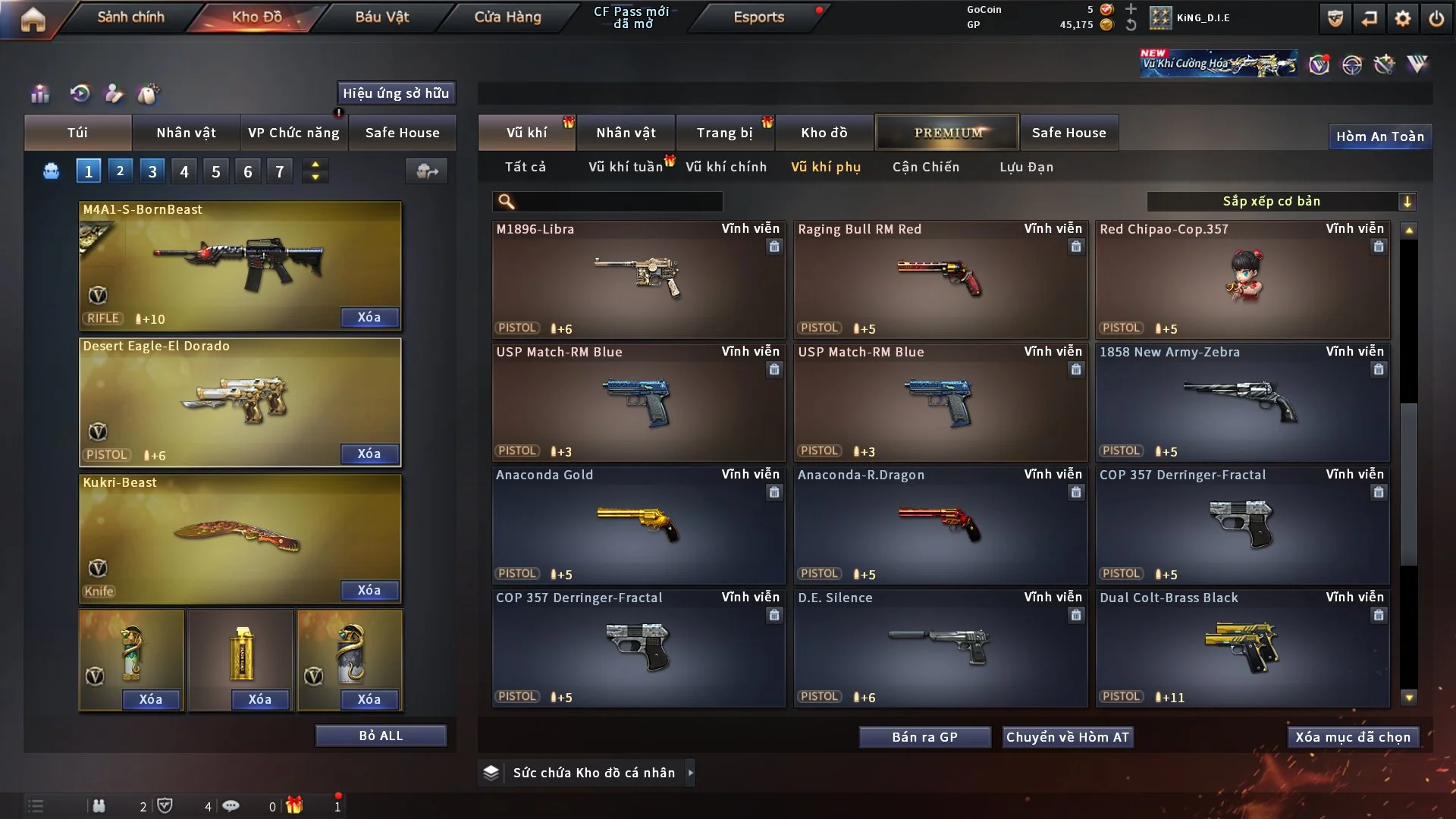The height and width of the screenshot is (819, 1456).
Task: Click the Bán ra GP sell button
Action: click(924, 737)
